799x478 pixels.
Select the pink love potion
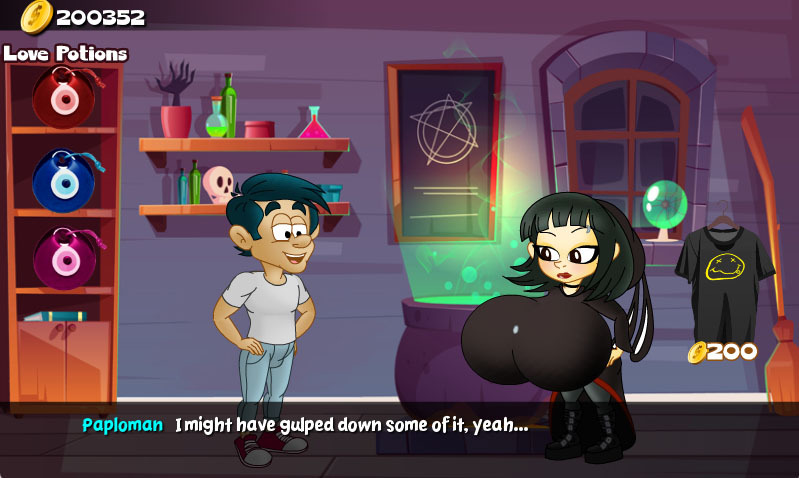(63, 257)
